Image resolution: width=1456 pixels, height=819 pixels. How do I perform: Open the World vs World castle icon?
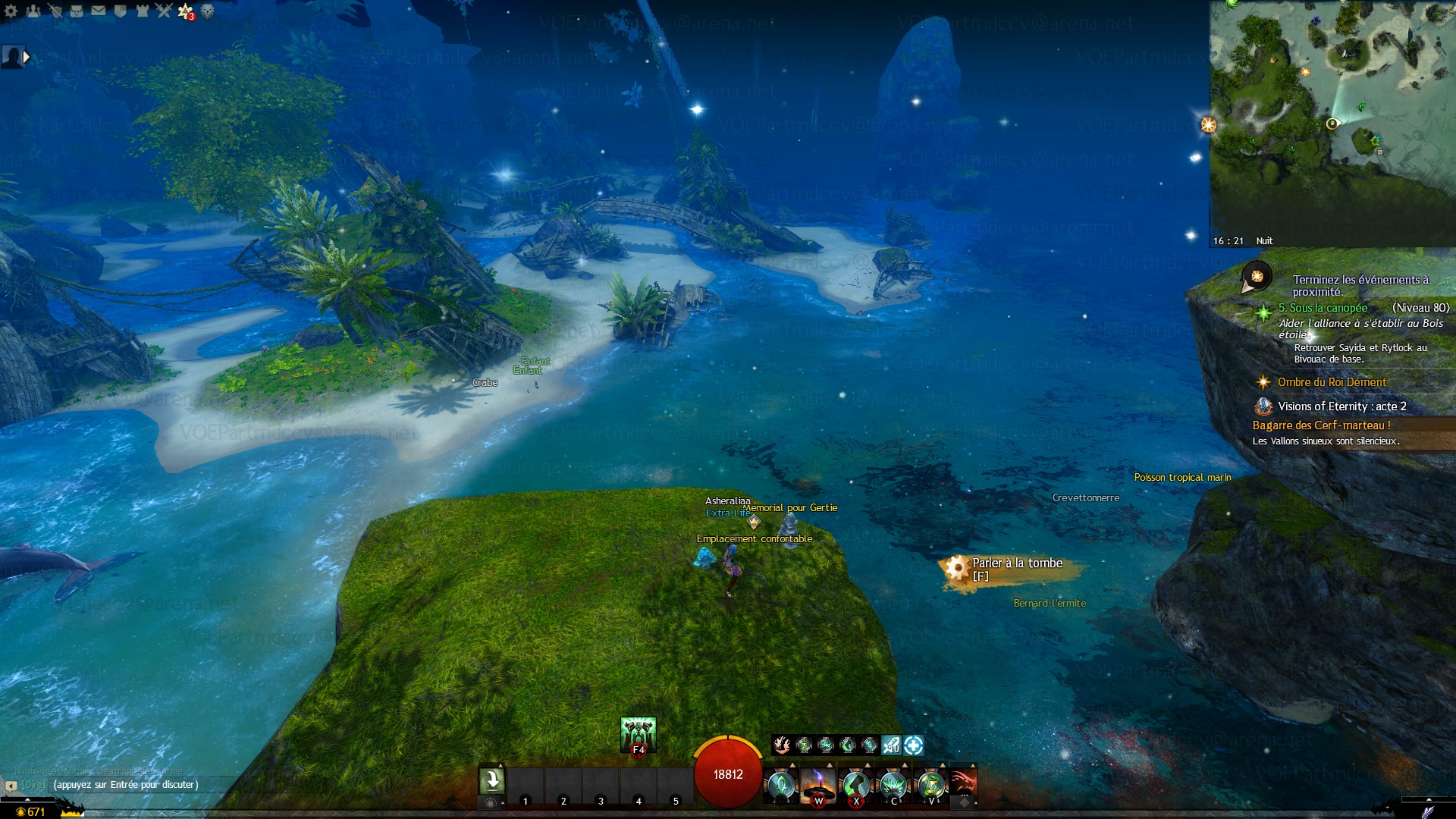point(142,11)
